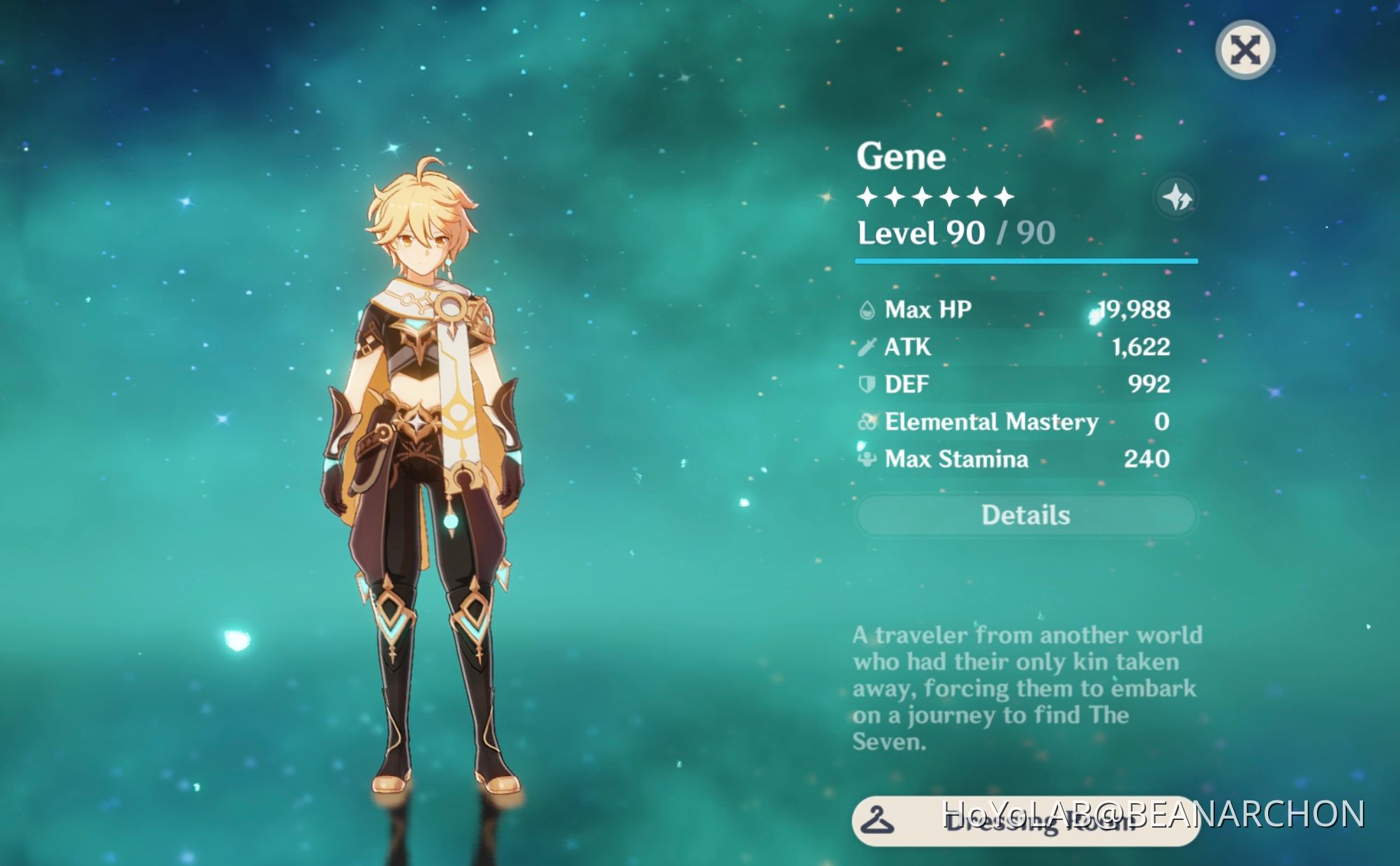
Task: Click the Max Stamina stat icon
Action: pos(866,459)
